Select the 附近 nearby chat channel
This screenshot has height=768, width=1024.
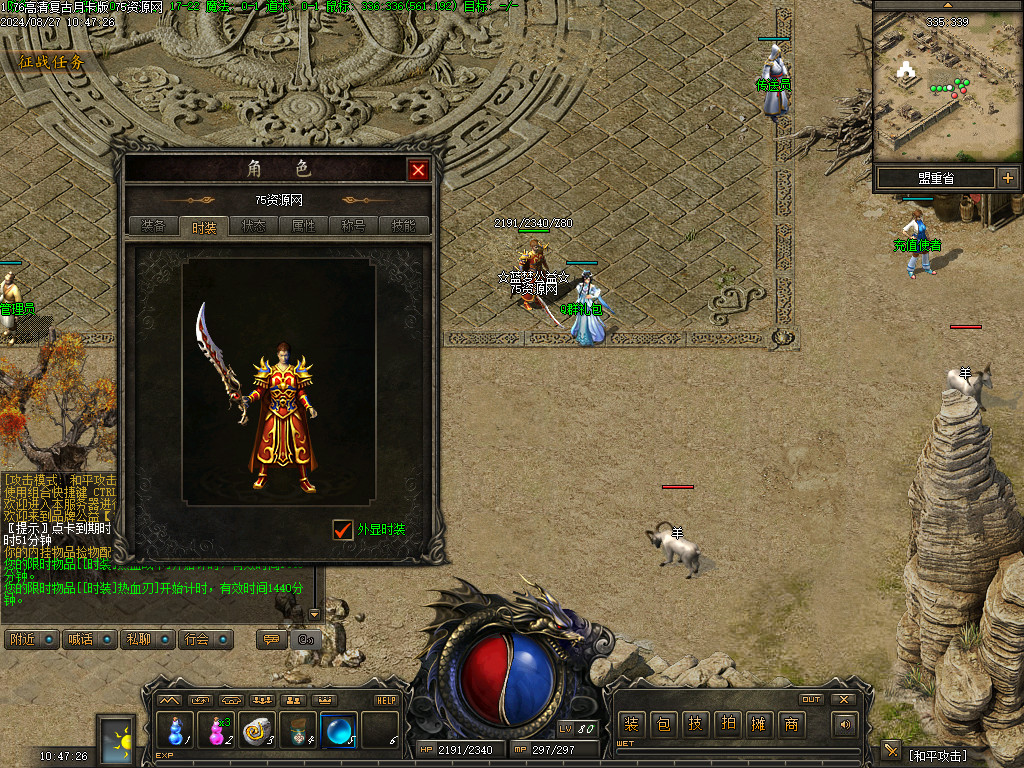[31, 639]
